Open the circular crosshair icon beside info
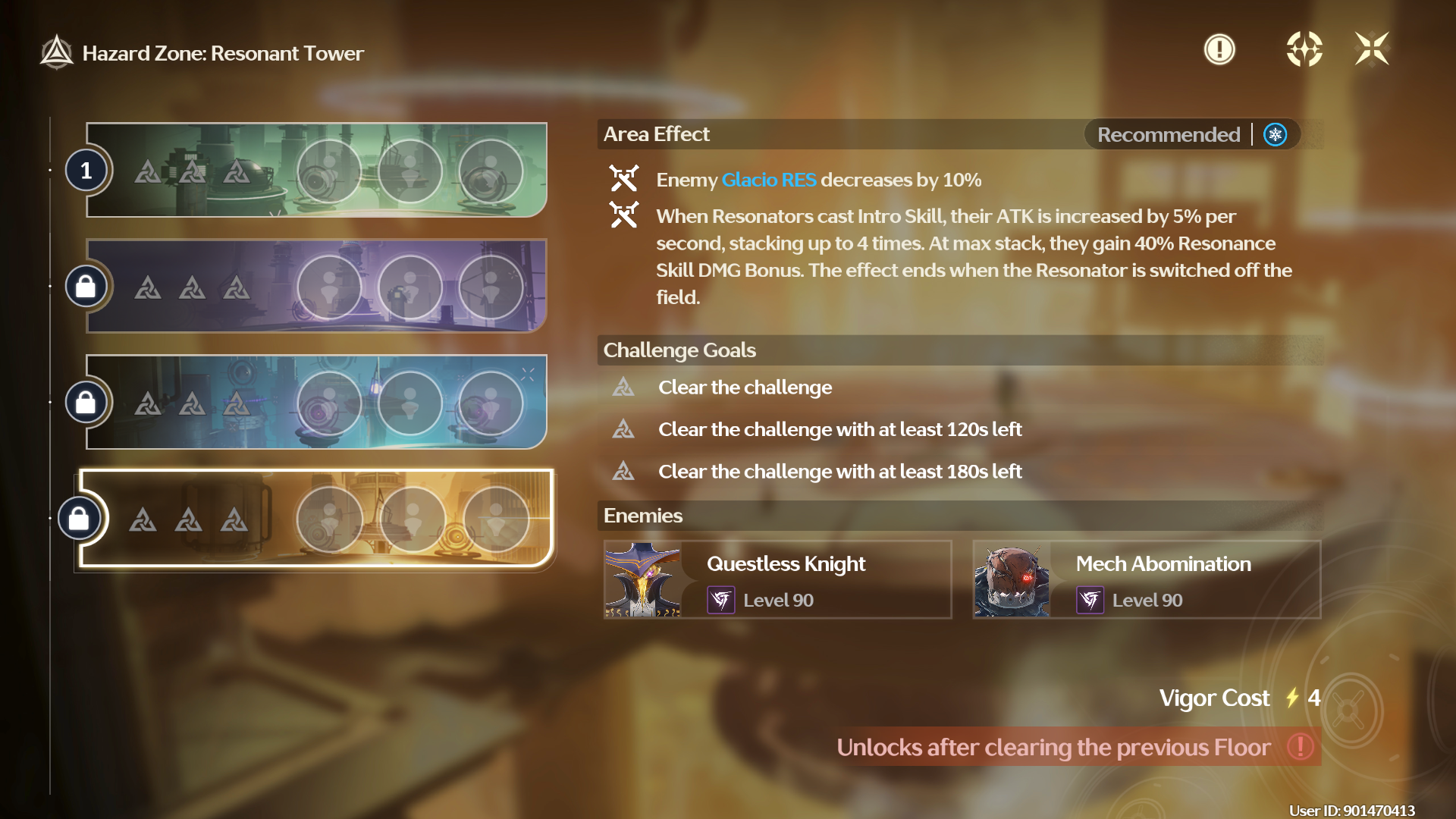This screenshot has width=1456, height=819. click(x=1304, y=50)
